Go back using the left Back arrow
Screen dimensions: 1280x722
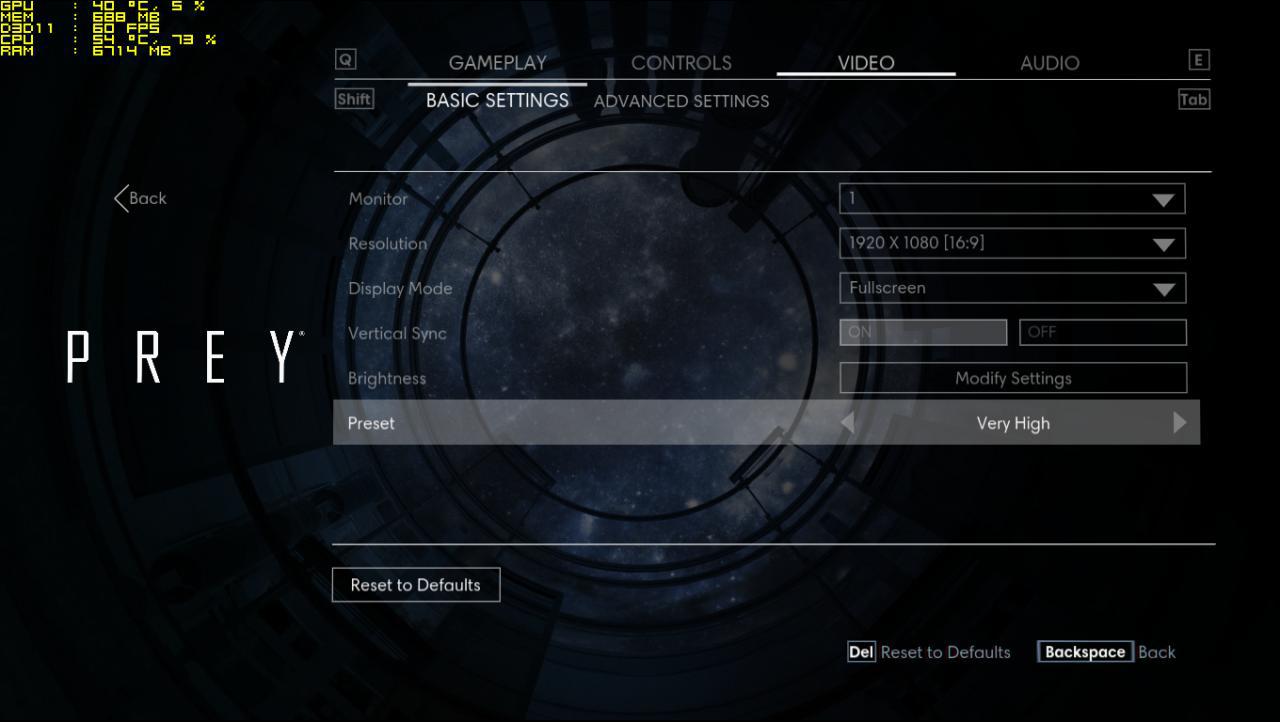(140, 198)
